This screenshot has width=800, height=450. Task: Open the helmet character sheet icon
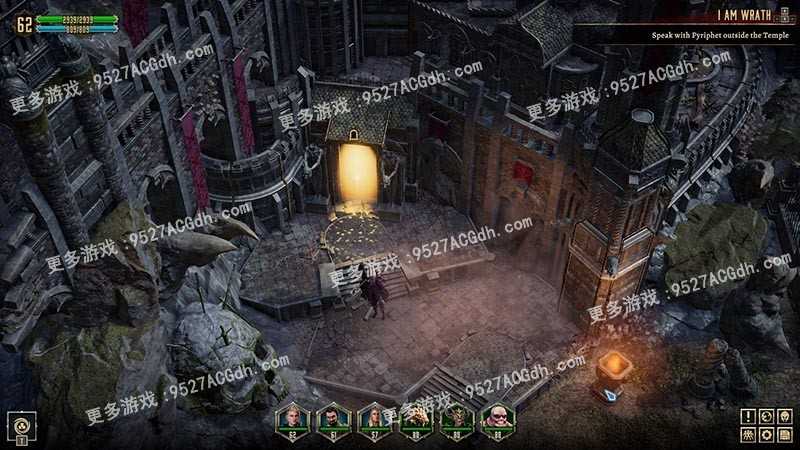tap(784, 416)
